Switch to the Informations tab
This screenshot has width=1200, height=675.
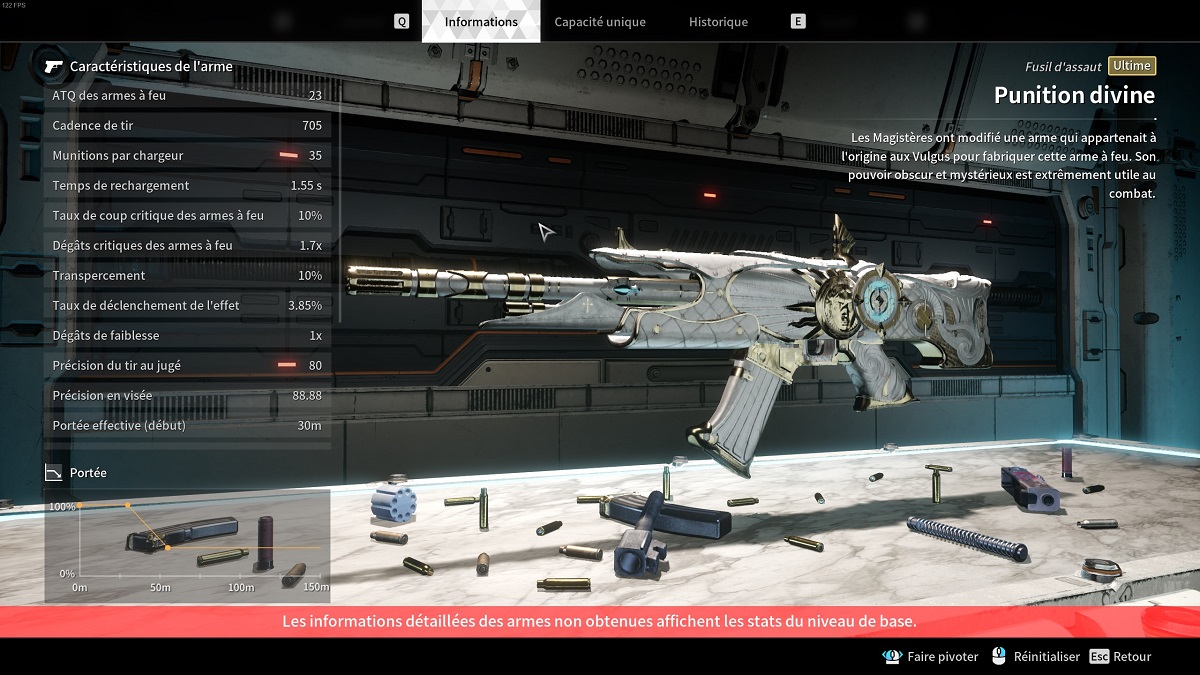point(481,22)
